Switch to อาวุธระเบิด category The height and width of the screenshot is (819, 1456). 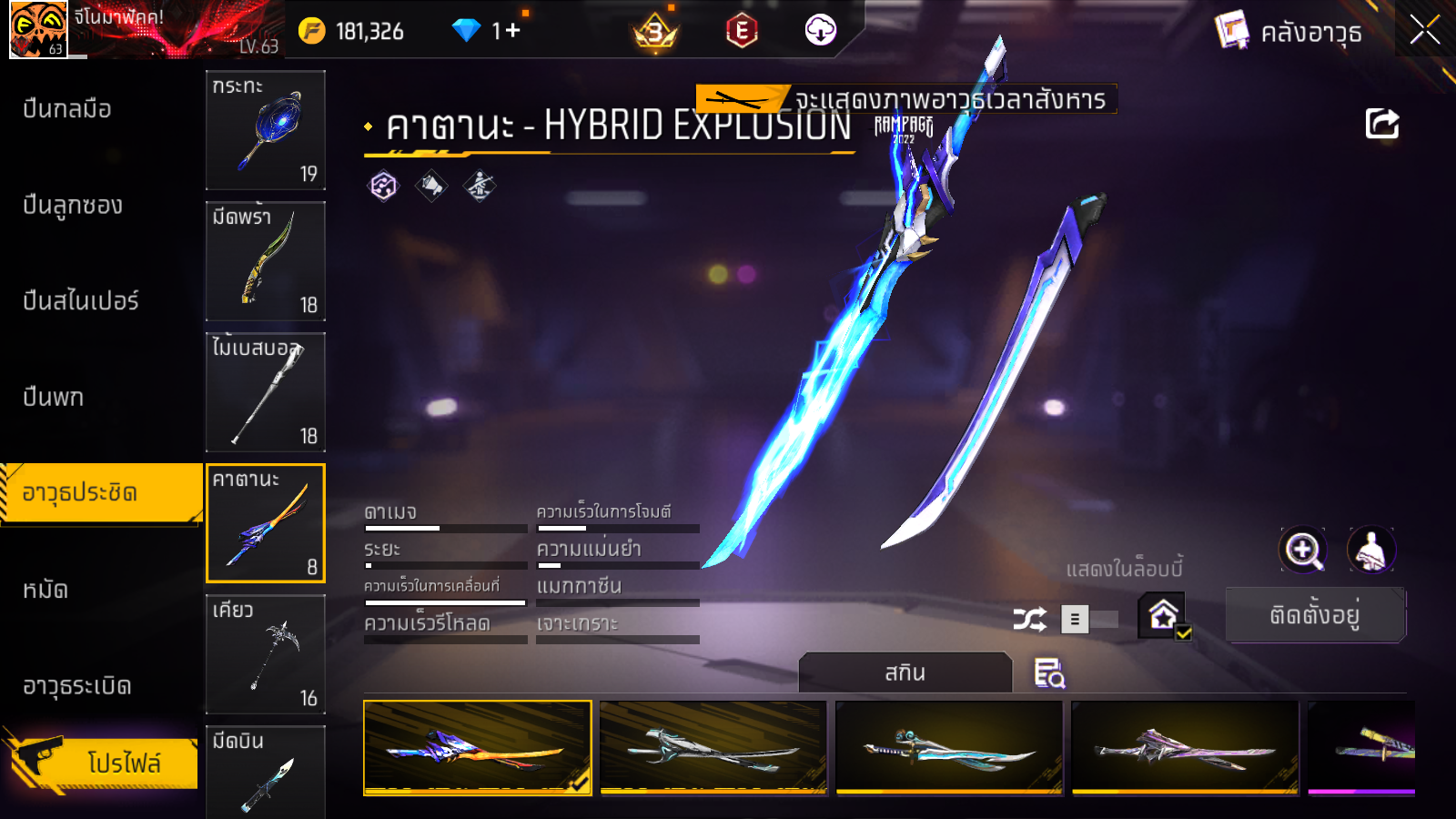77,686
